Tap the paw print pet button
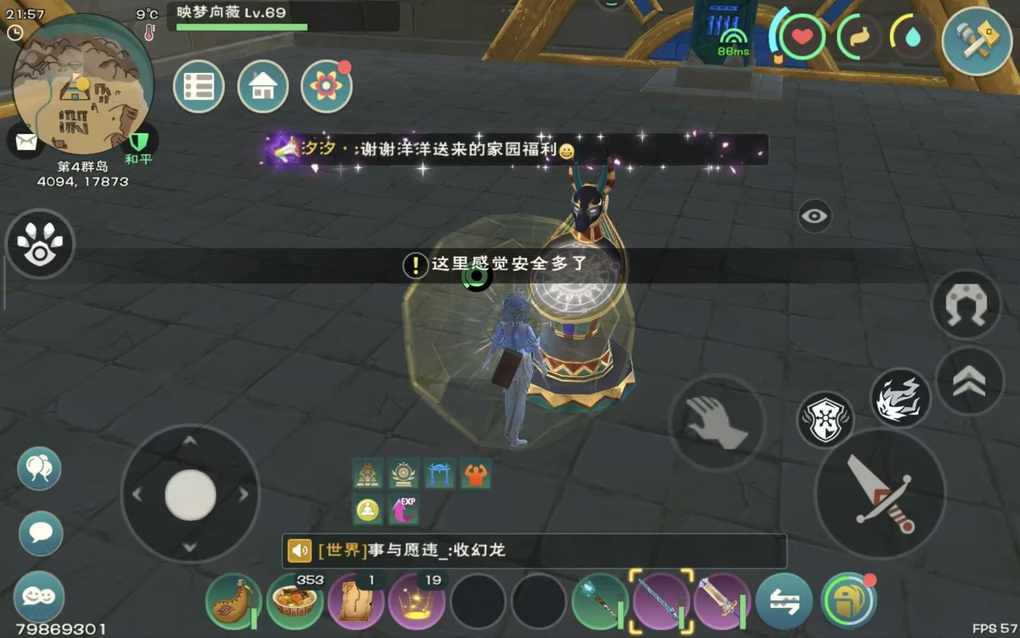Viewport: 1020px width, 638px height. pos(40,244)
